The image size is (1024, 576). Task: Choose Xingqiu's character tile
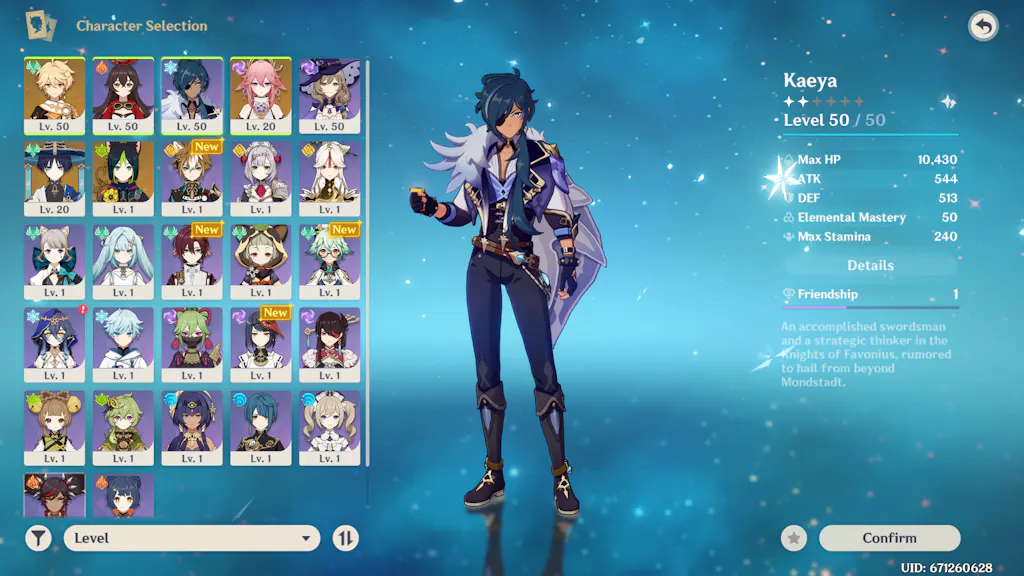coord(261,424)
